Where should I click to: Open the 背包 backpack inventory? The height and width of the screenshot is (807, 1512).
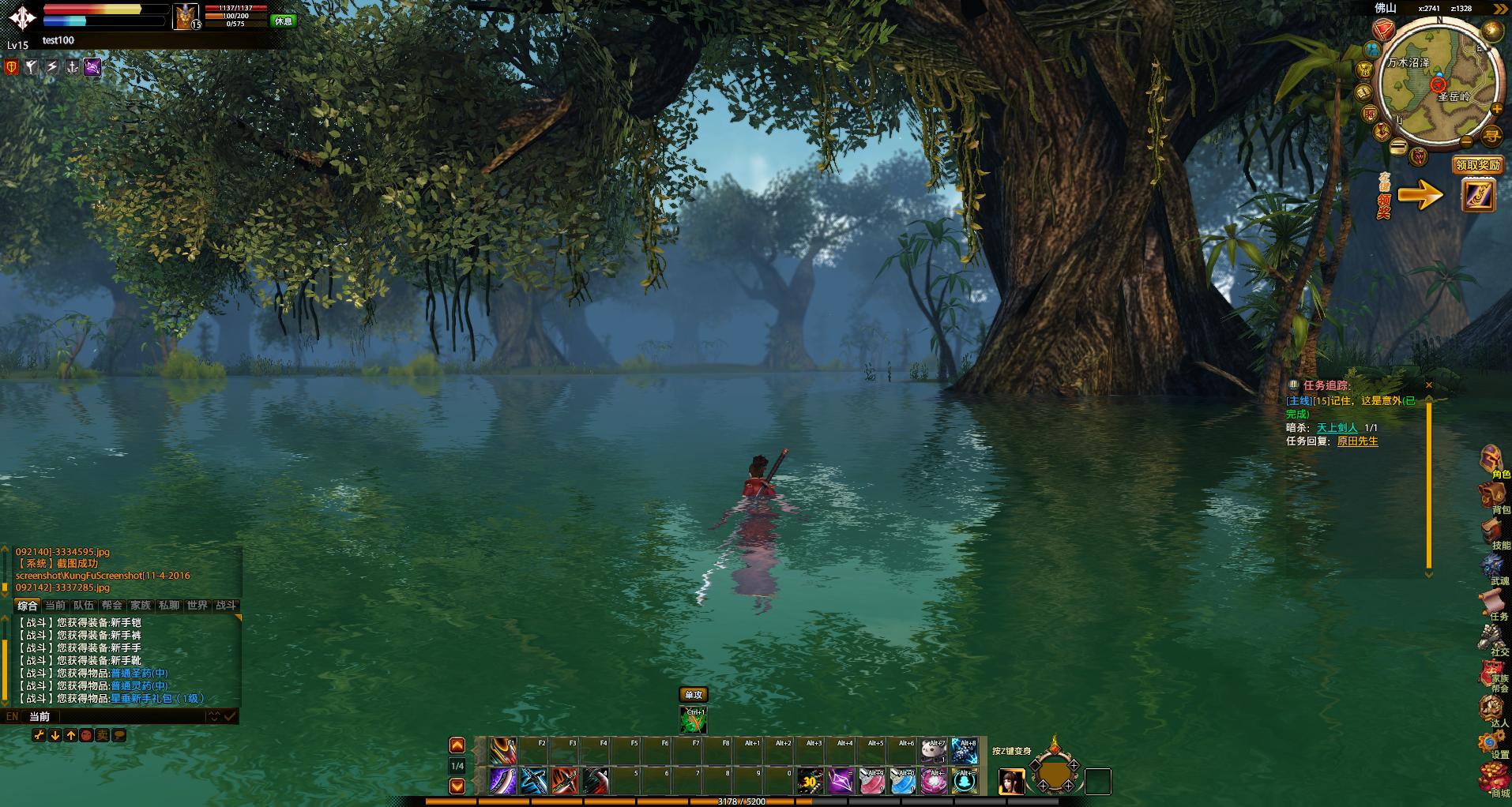(1492, 497)
